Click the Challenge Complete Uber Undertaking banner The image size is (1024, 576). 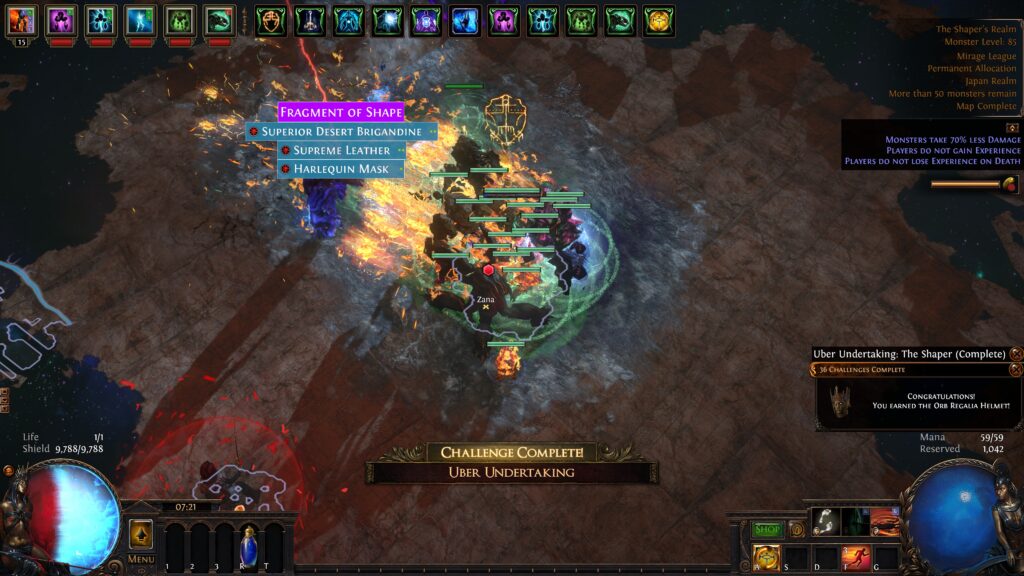512,462
